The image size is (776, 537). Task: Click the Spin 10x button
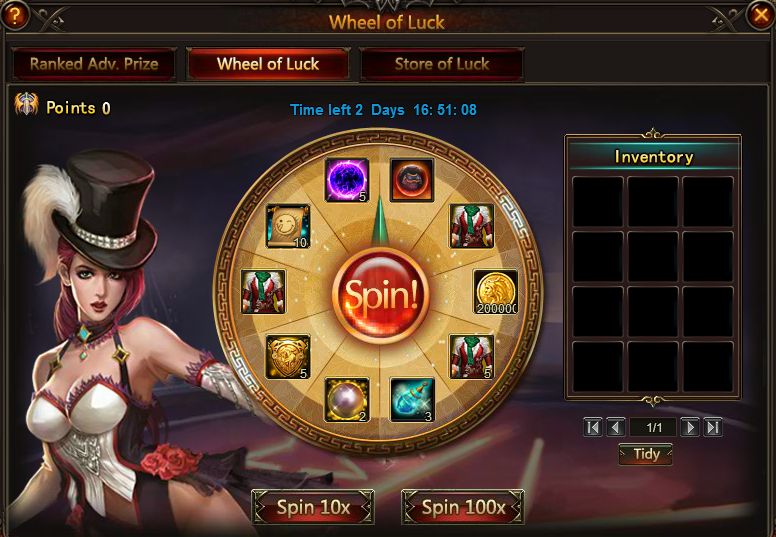pos(313,507)
